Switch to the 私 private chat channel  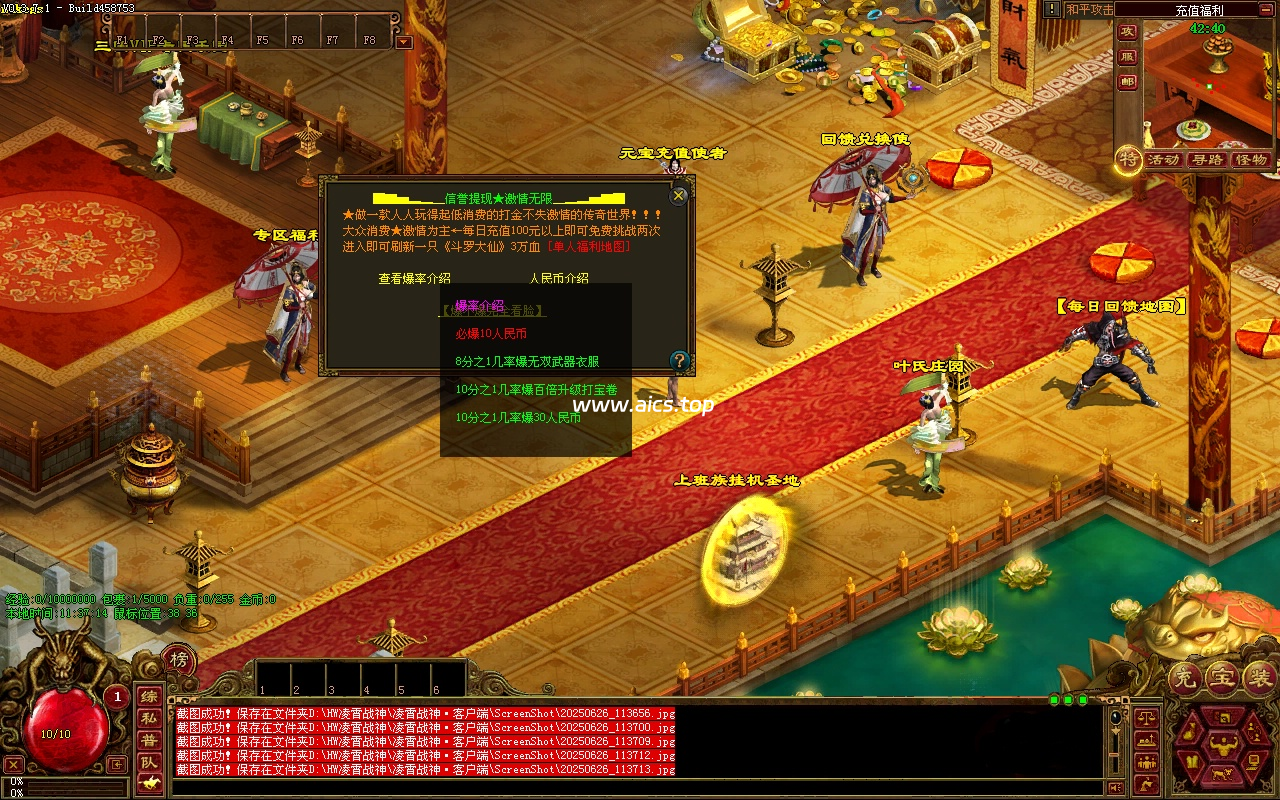click(148, 718)
